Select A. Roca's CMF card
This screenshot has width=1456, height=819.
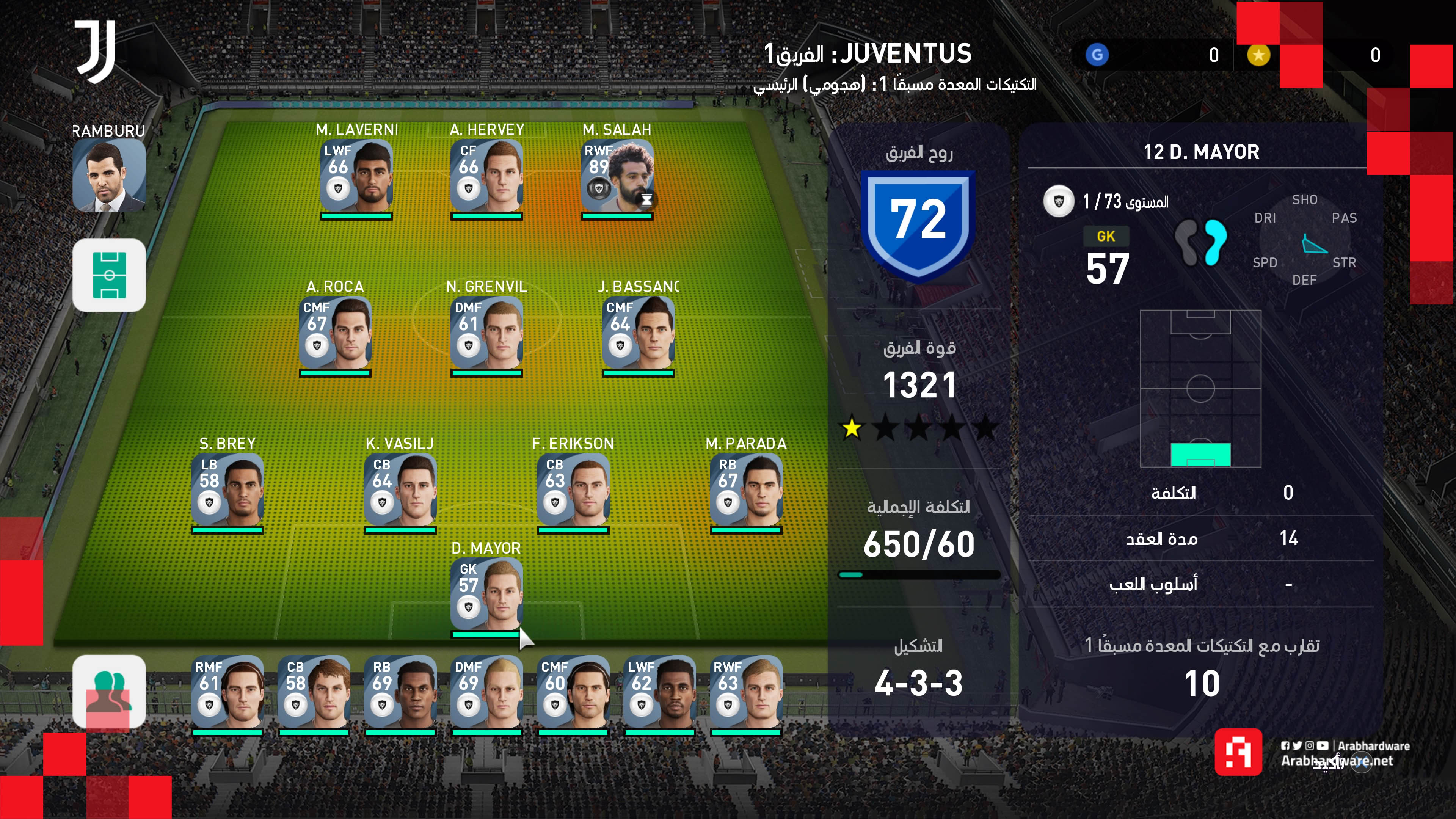(335, 334)
